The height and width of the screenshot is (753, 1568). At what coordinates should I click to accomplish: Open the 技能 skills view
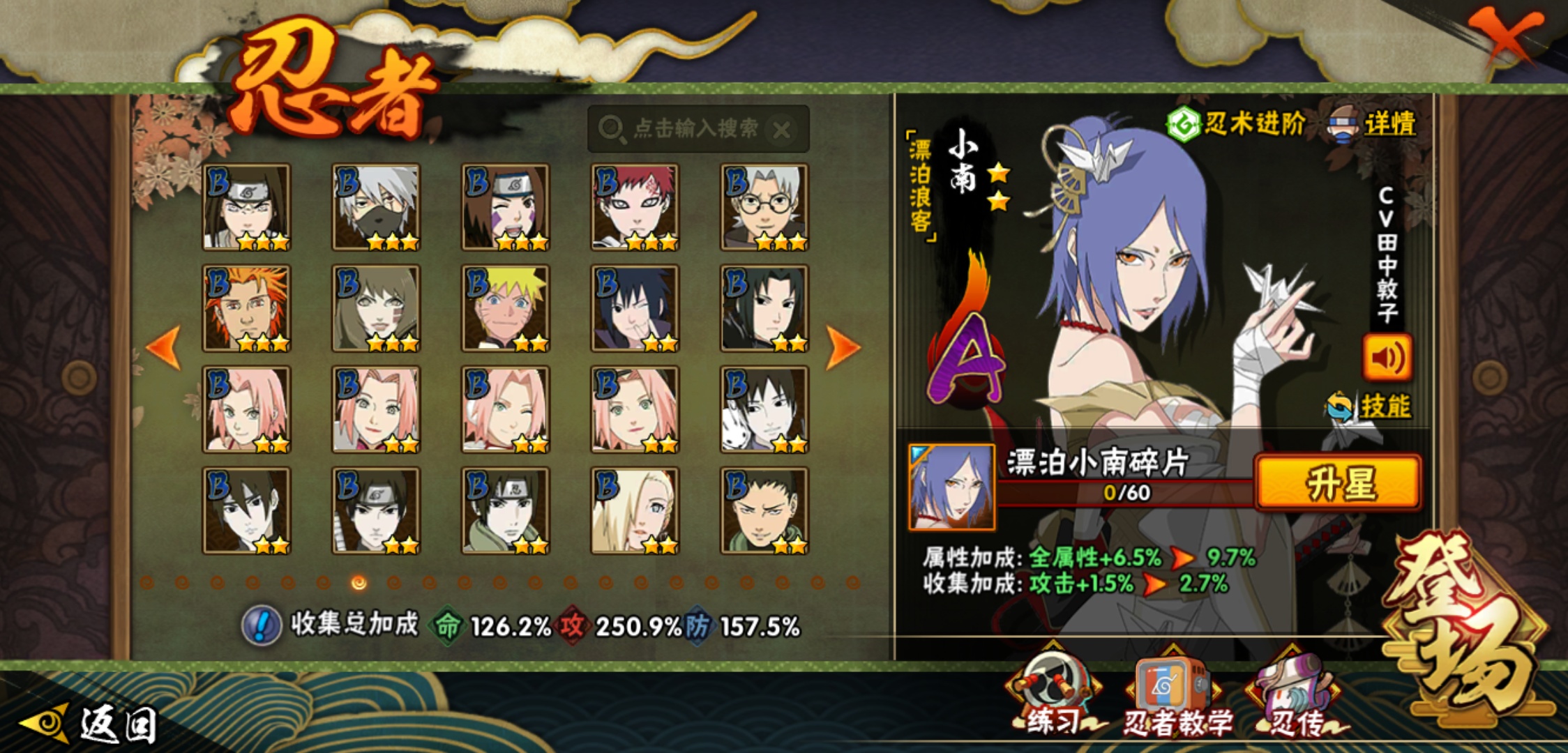(x=1370, y=406)
